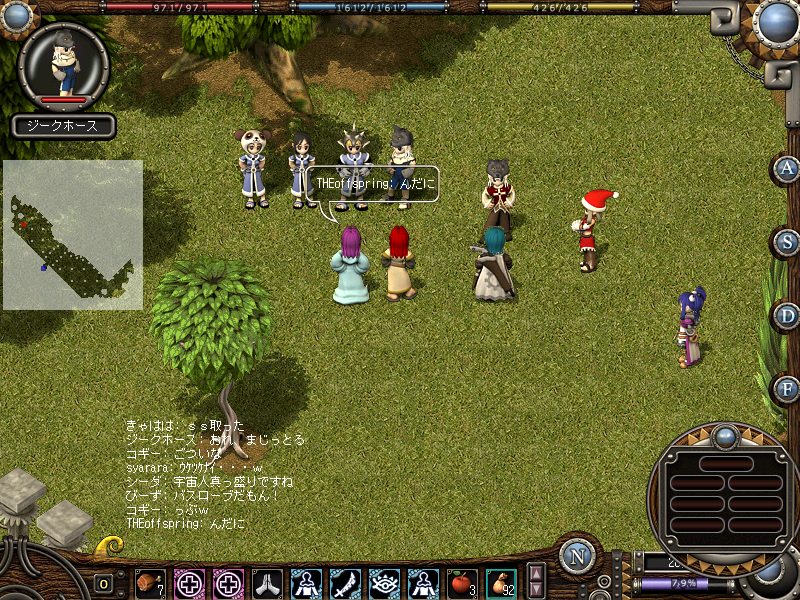This screenshot has height=600, width=800.
Task: Open the minimap overlay
Action: 72,235
